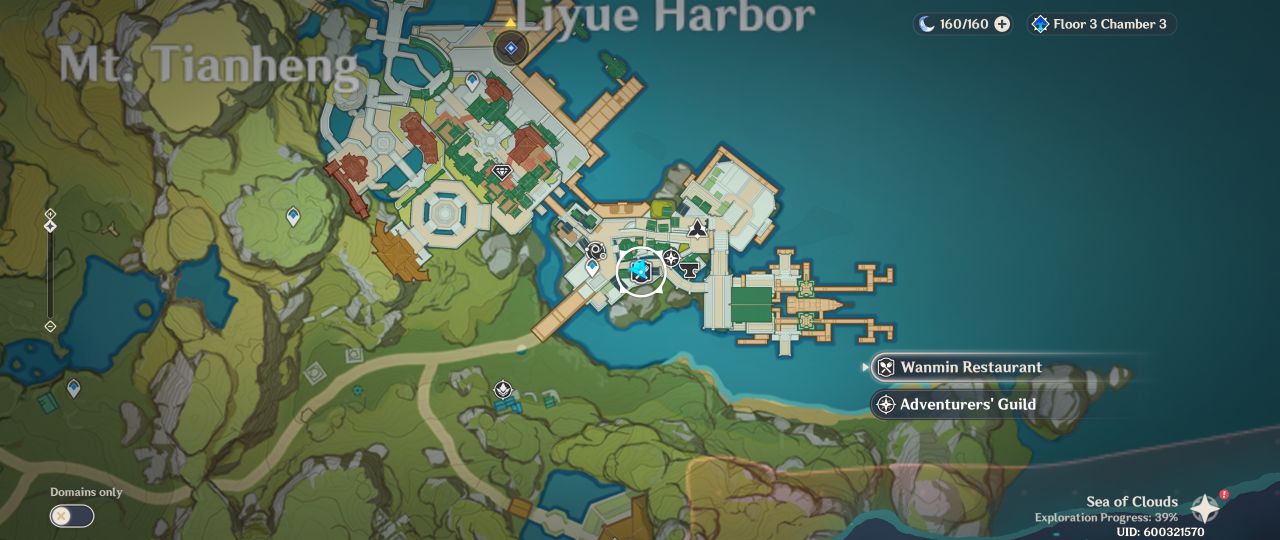This screenshot has height=540, width=1280.
Task: Select the highlighted Wanmin Restaurant map marker
Action: pyautogui.click(x=640, y=271)
